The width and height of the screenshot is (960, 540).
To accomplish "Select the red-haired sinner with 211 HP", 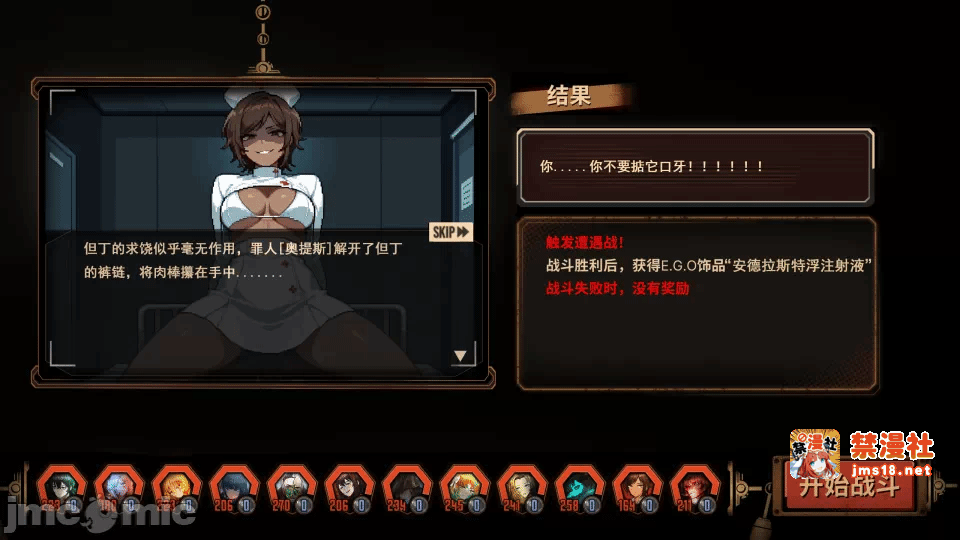I will pos(694,489).
